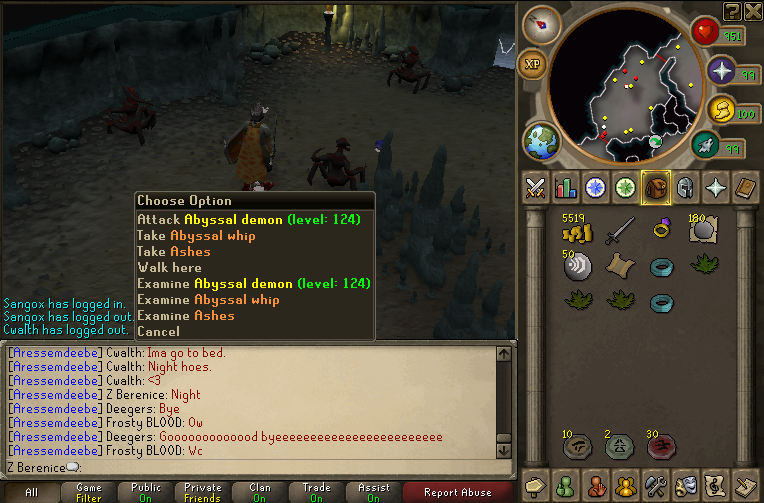Click the sword in the inventory
Screen dimensions: 764x503
pos(619,231)
